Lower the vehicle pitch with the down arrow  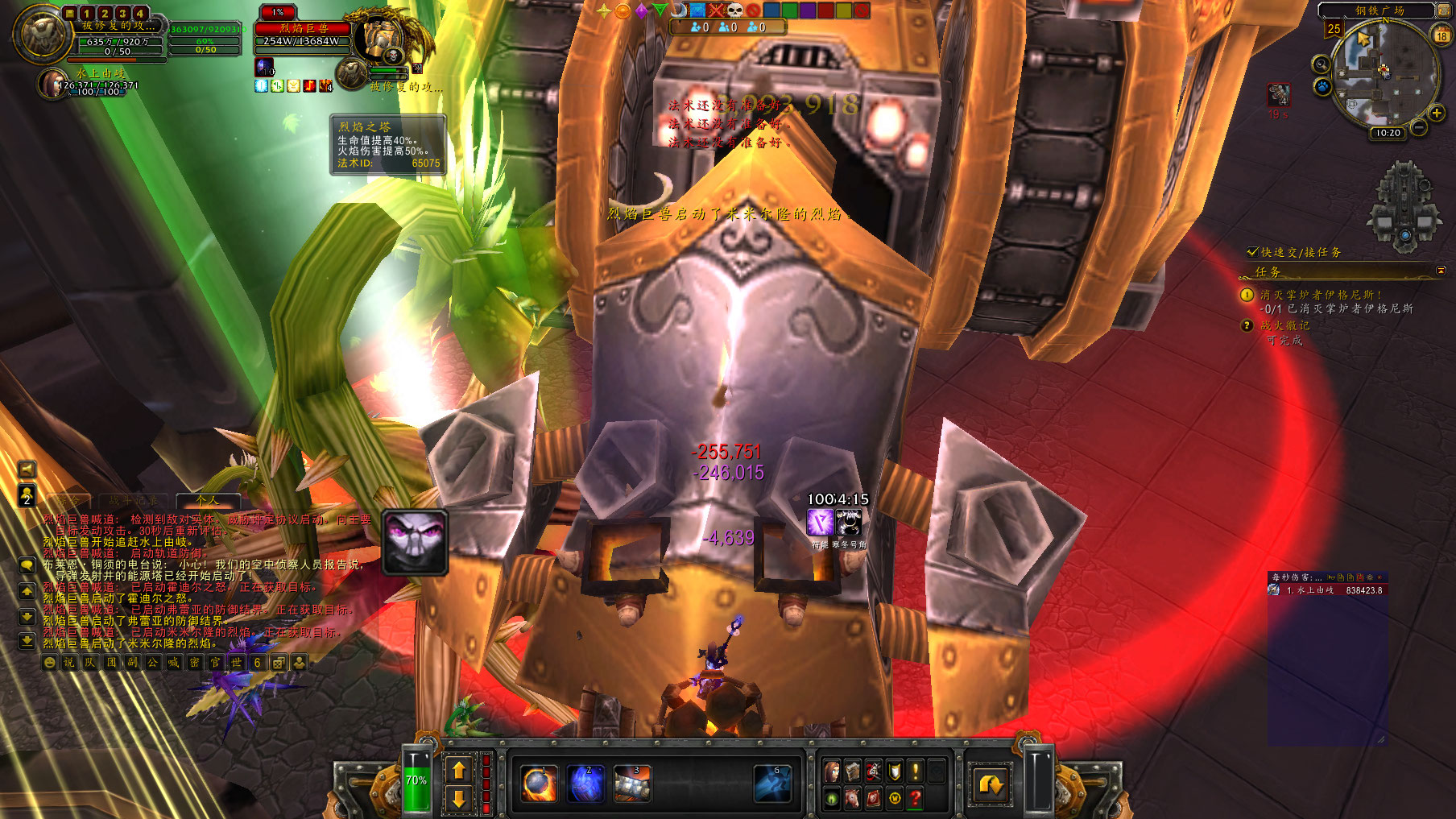click(x=458, y=798)
